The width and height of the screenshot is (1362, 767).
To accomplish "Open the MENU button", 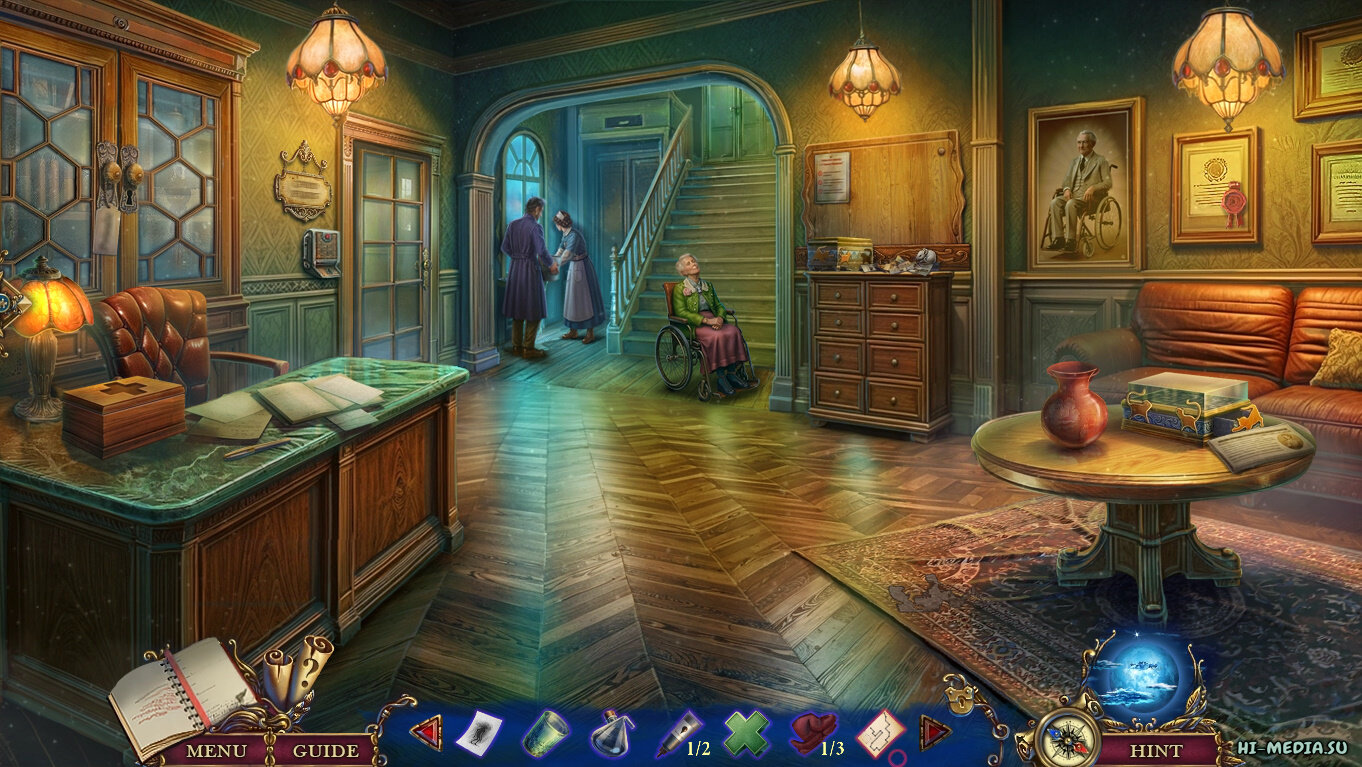I will 216,749.
